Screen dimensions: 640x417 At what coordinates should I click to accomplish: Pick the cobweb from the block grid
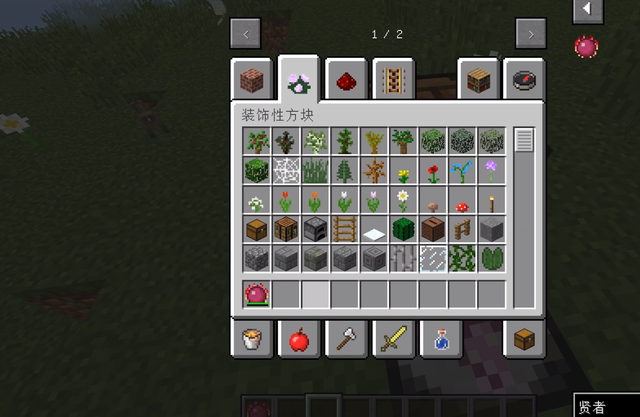[x=286, y=170]
